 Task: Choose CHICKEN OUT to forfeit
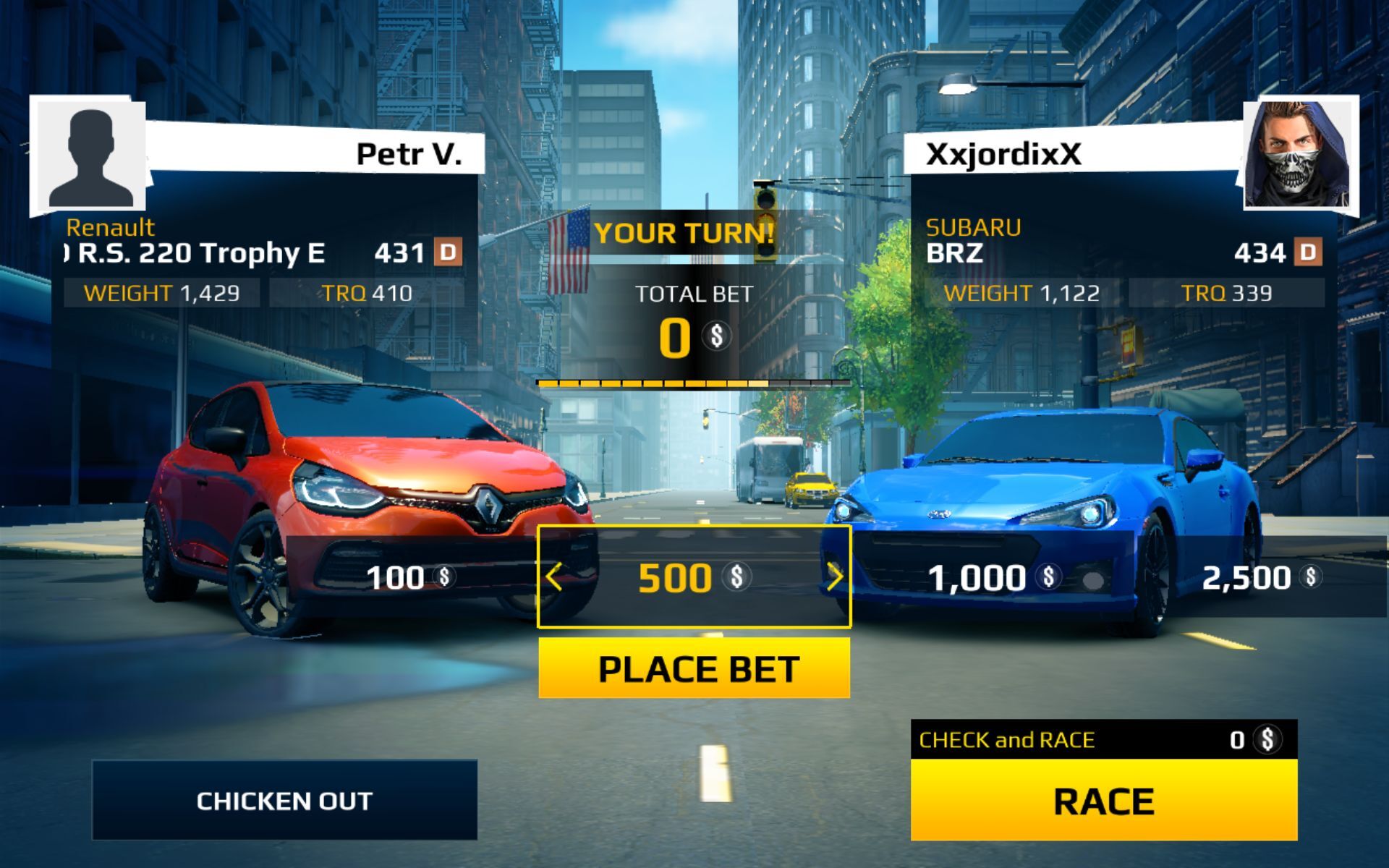(284, 800)
